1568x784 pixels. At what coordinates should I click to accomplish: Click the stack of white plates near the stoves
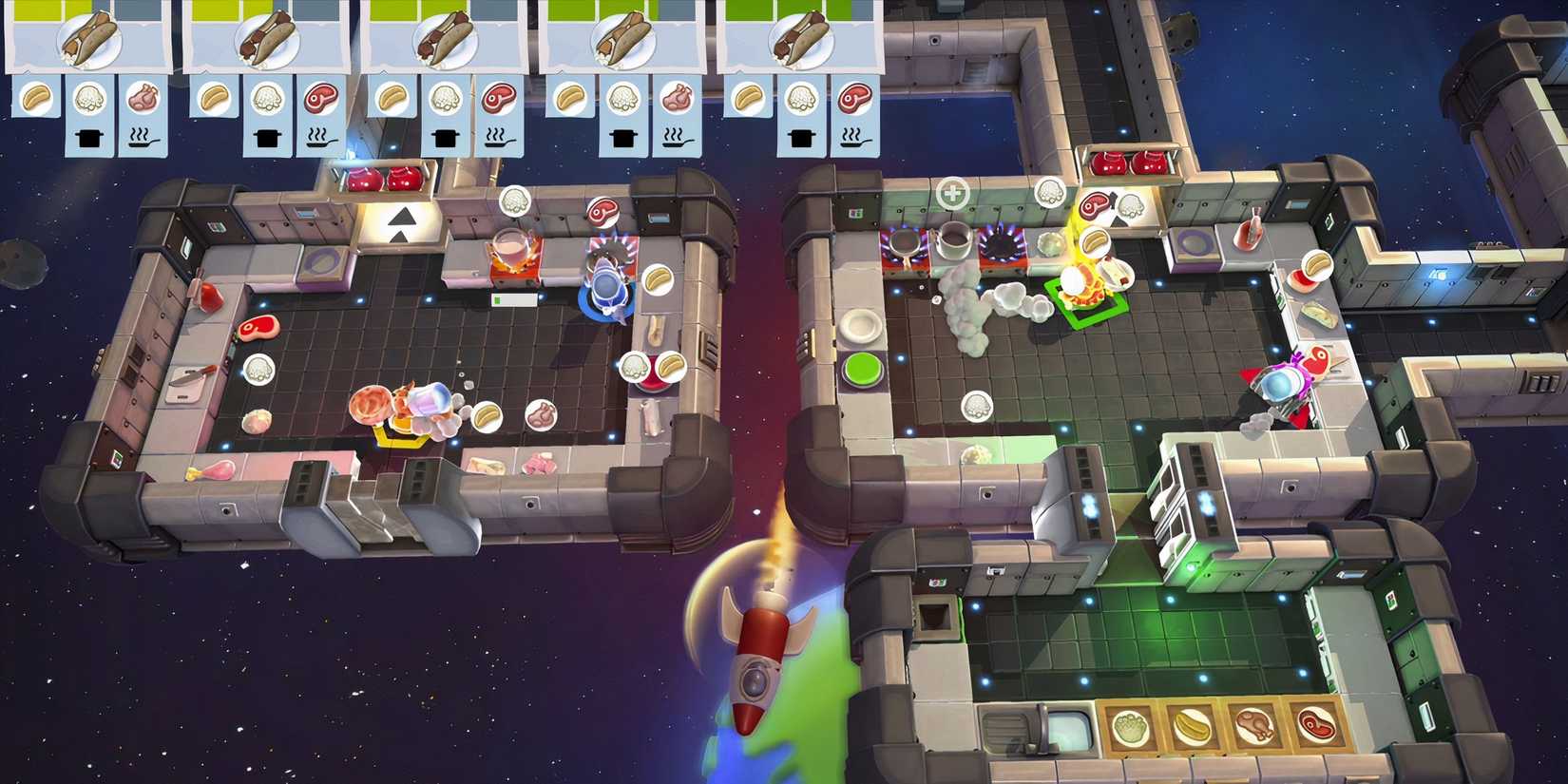coord(858,324)
